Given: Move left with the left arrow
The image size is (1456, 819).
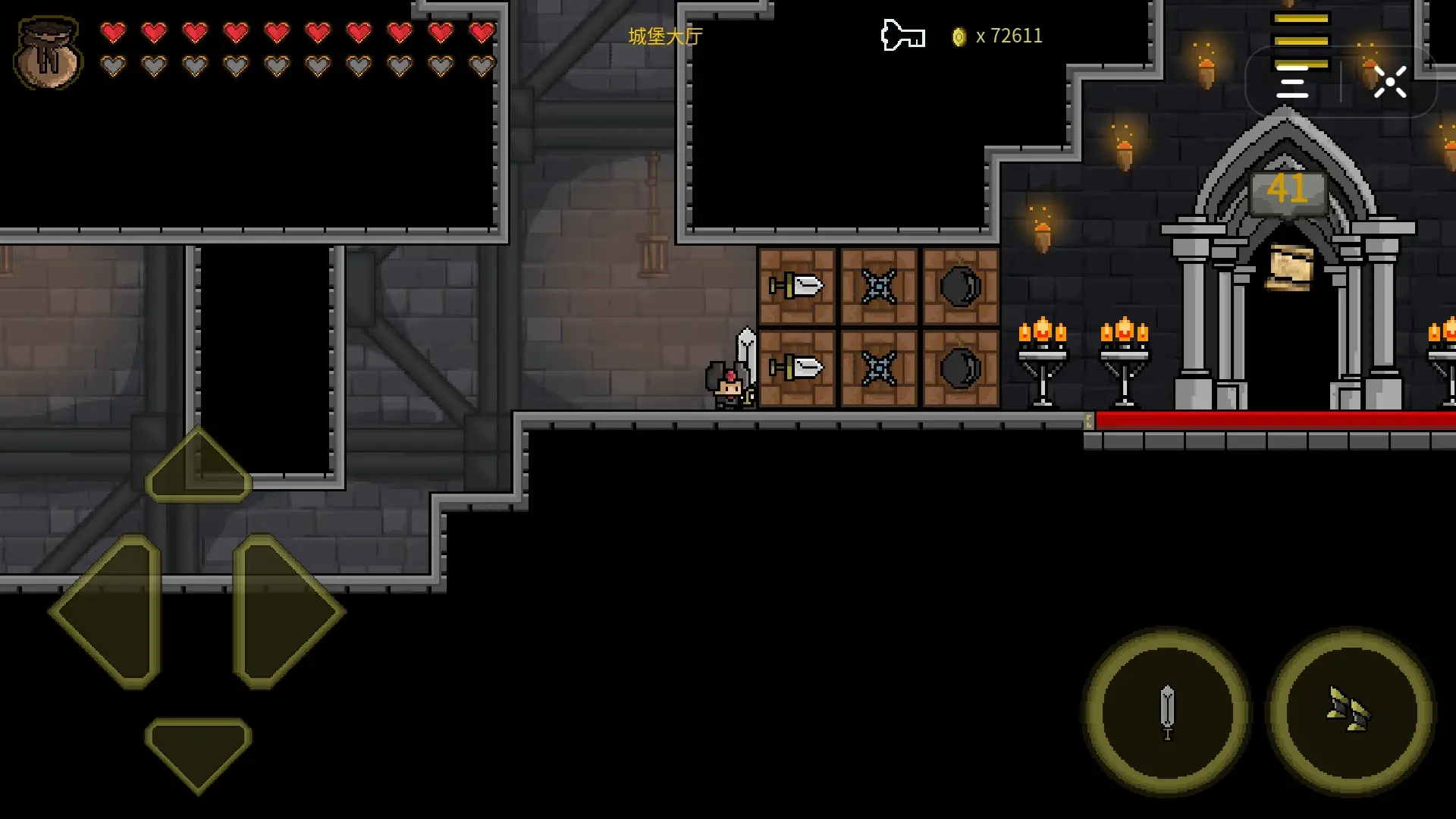Looking at the screenshot, I should click(108, 611).
